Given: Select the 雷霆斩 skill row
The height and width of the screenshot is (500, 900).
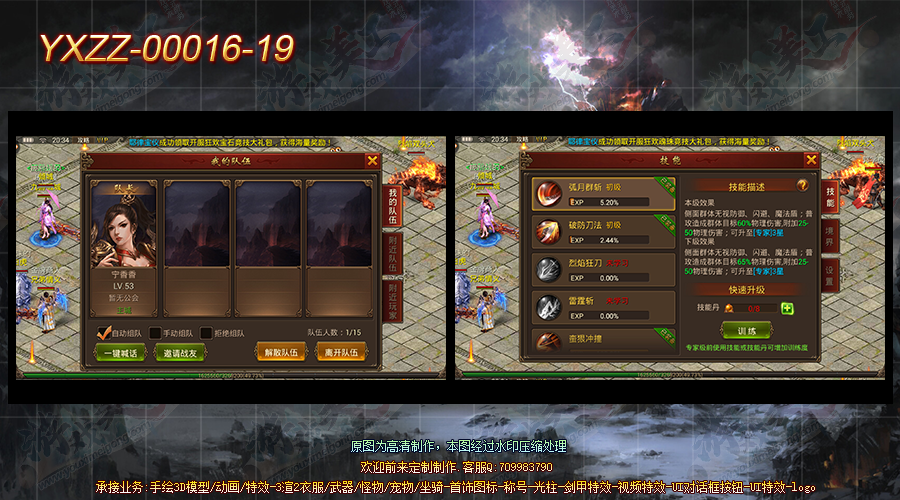Looking at the screenshot, I should pyautogui.click(x=602, y=306).
